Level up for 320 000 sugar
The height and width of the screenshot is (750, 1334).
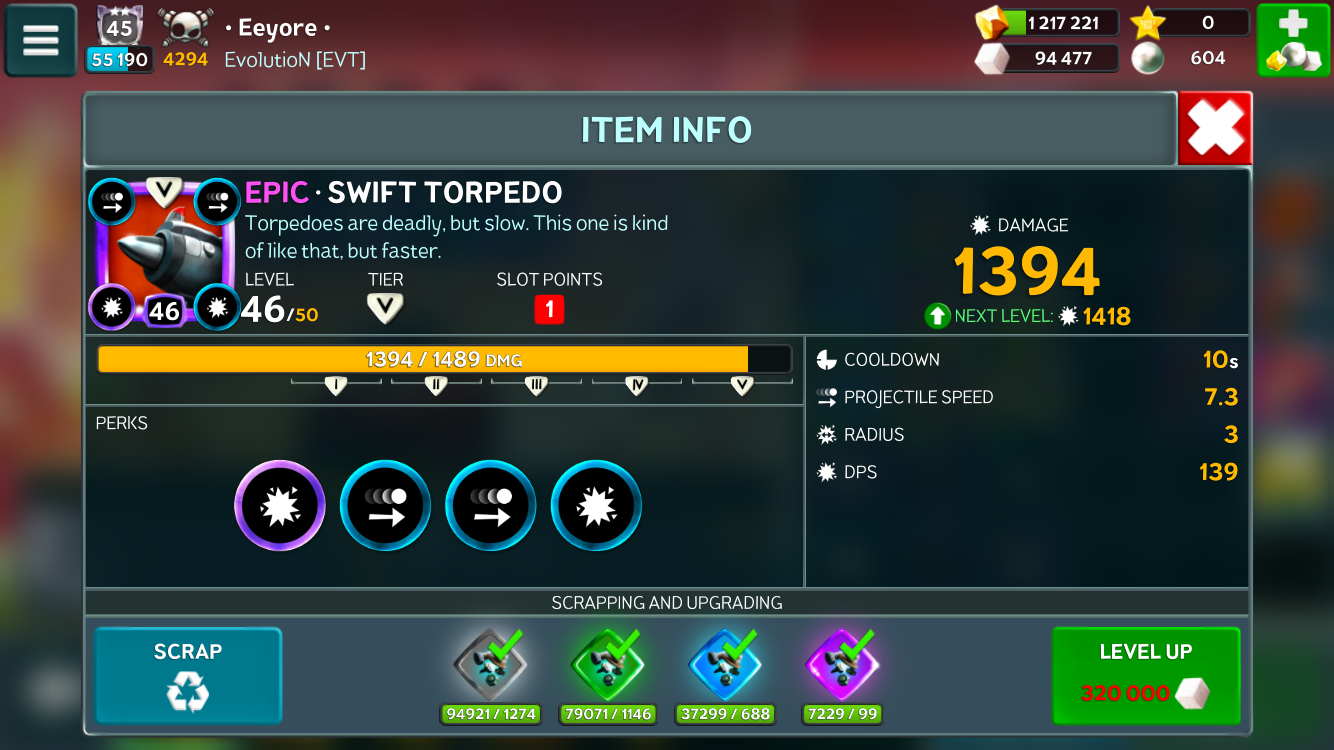coord(1146,675)
